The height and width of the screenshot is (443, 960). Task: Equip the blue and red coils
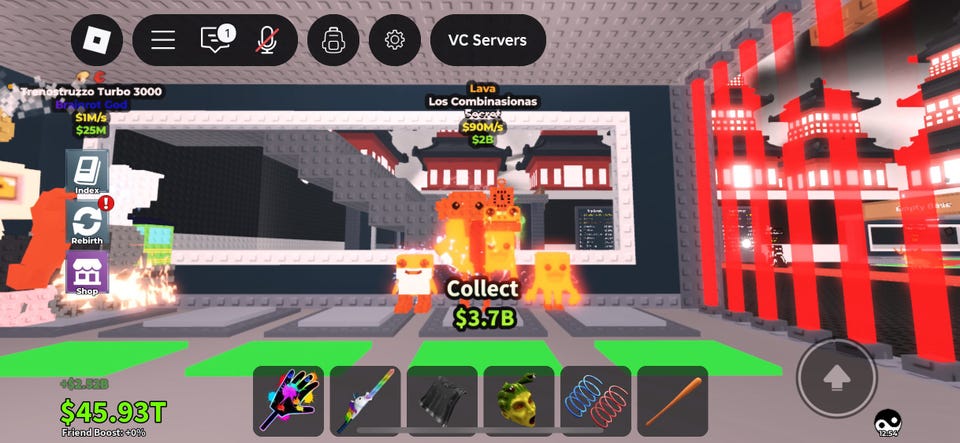coord(596,401)
